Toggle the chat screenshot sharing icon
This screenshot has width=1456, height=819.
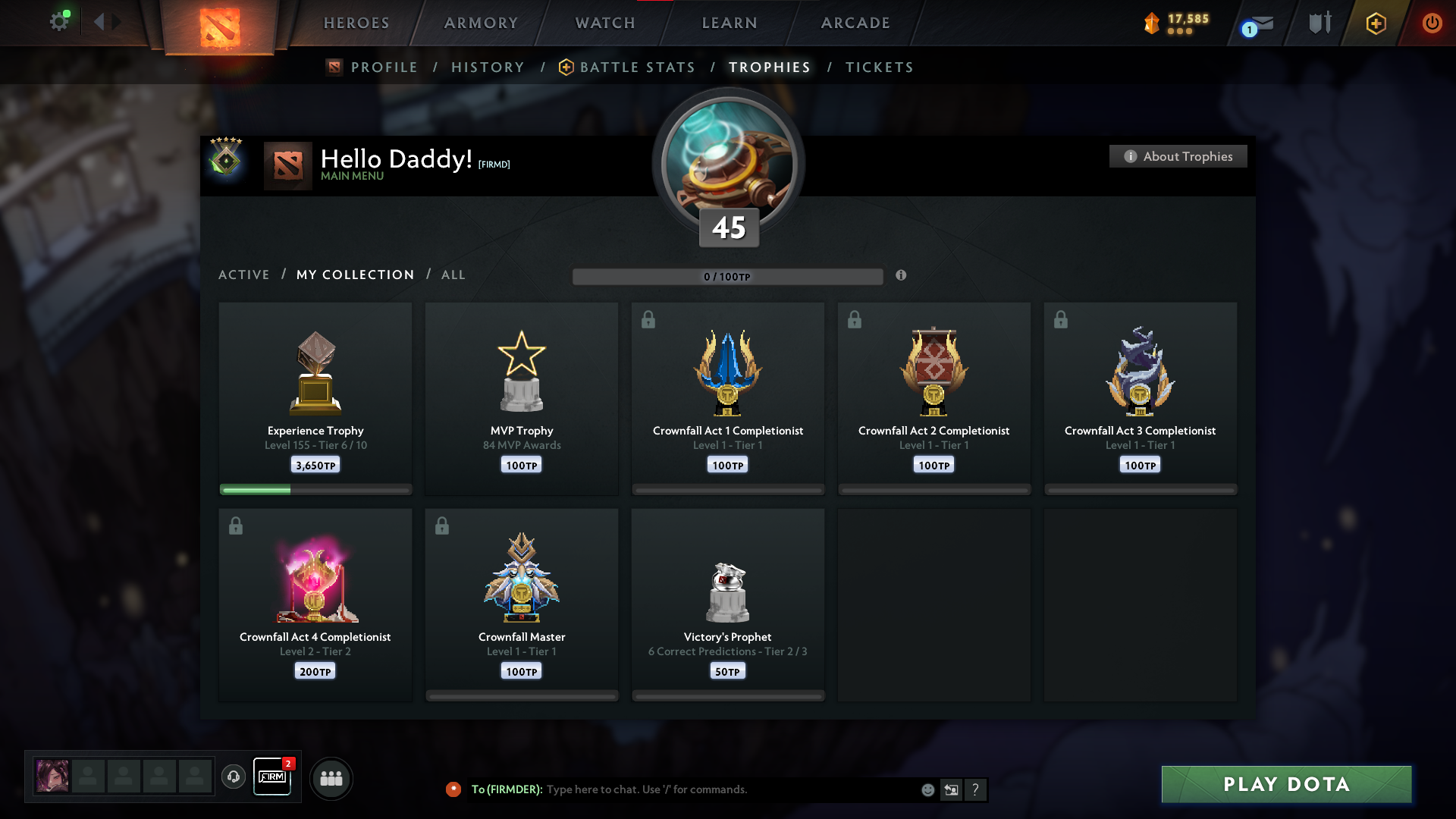(x=952, y=789)
